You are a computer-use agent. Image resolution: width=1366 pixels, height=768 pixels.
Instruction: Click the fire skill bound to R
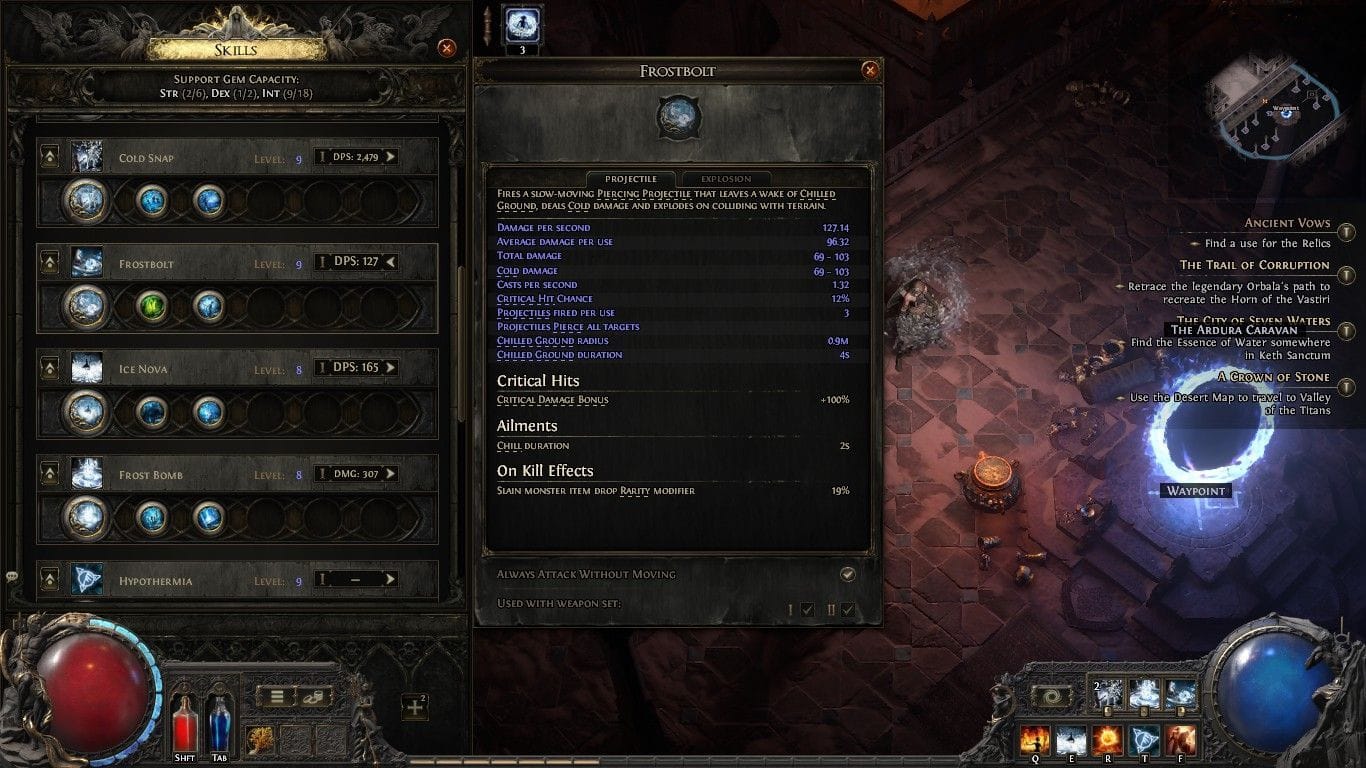point(1109,739)
